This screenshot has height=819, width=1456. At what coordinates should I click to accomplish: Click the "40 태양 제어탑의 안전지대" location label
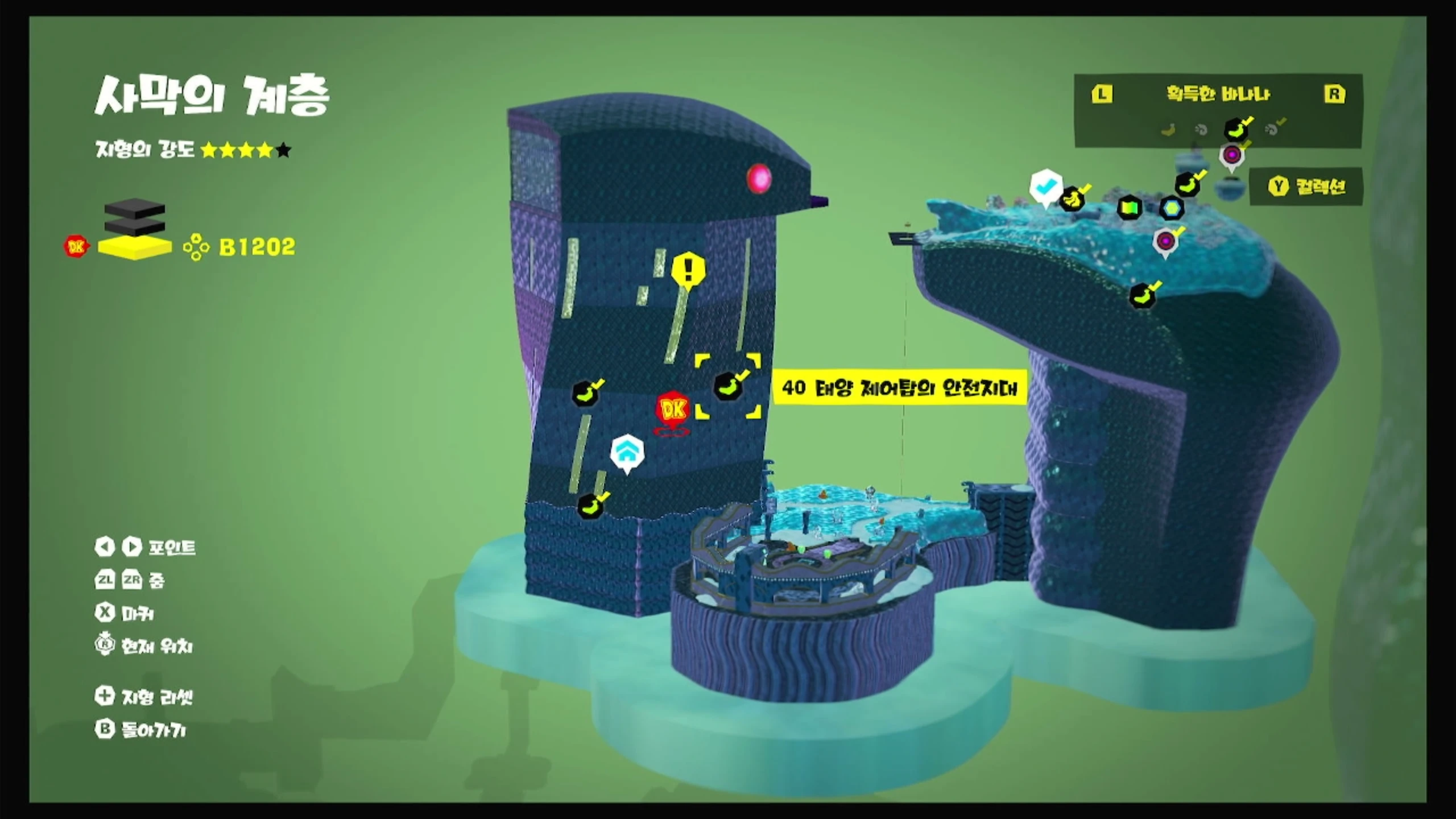click(x=899, y=388)
